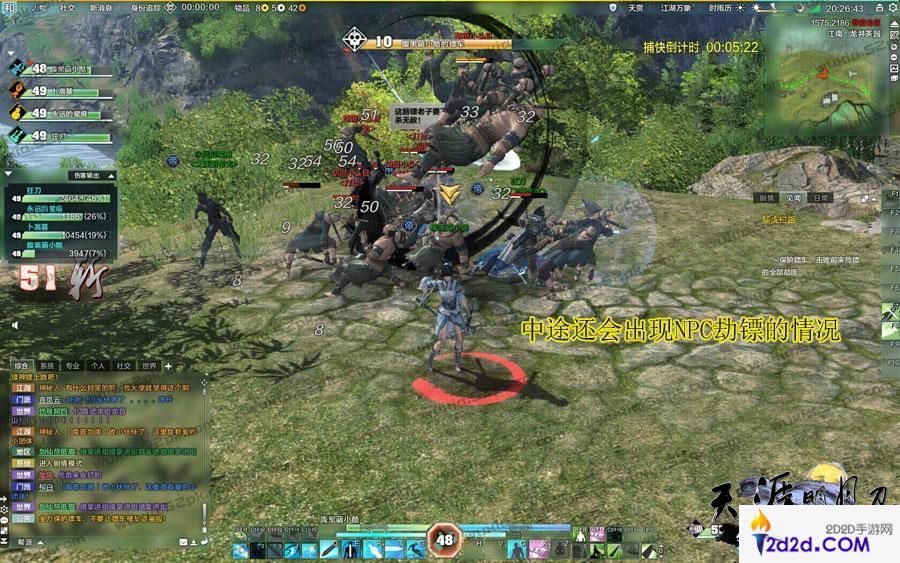Switch the quest tracker to the 日常 tab
Viewport: 900px width, 563px height.
[820, 198]
